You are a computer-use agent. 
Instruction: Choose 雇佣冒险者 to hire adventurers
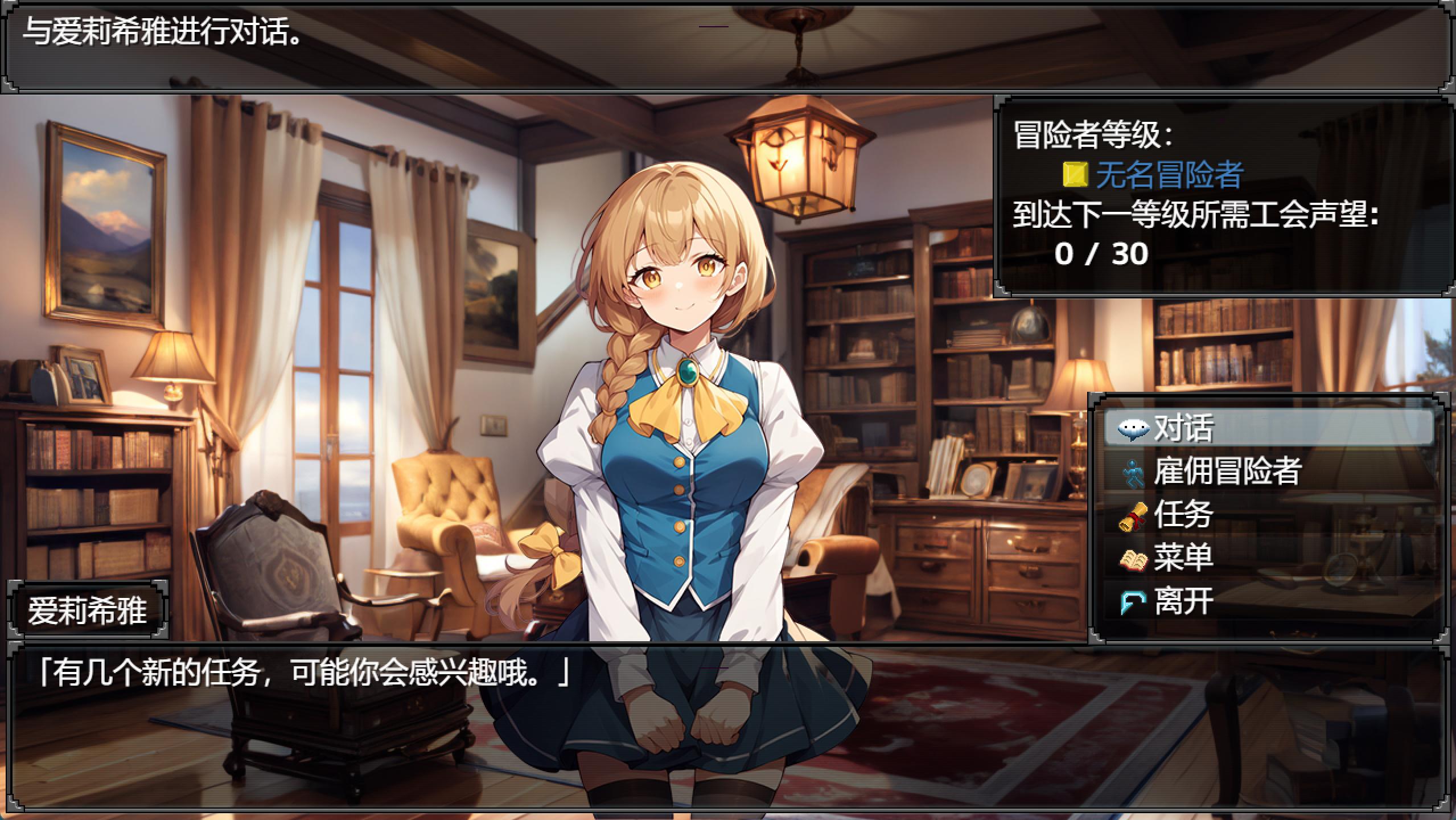click(1268, 471)
